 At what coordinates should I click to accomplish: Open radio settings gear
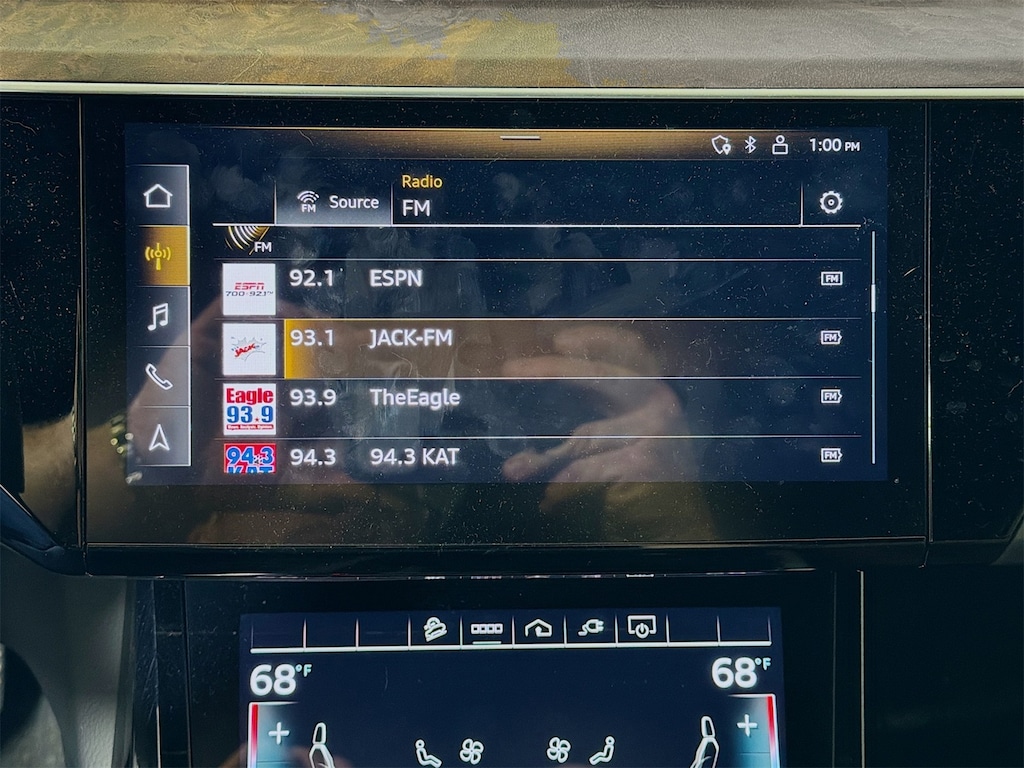coord(830,203)
